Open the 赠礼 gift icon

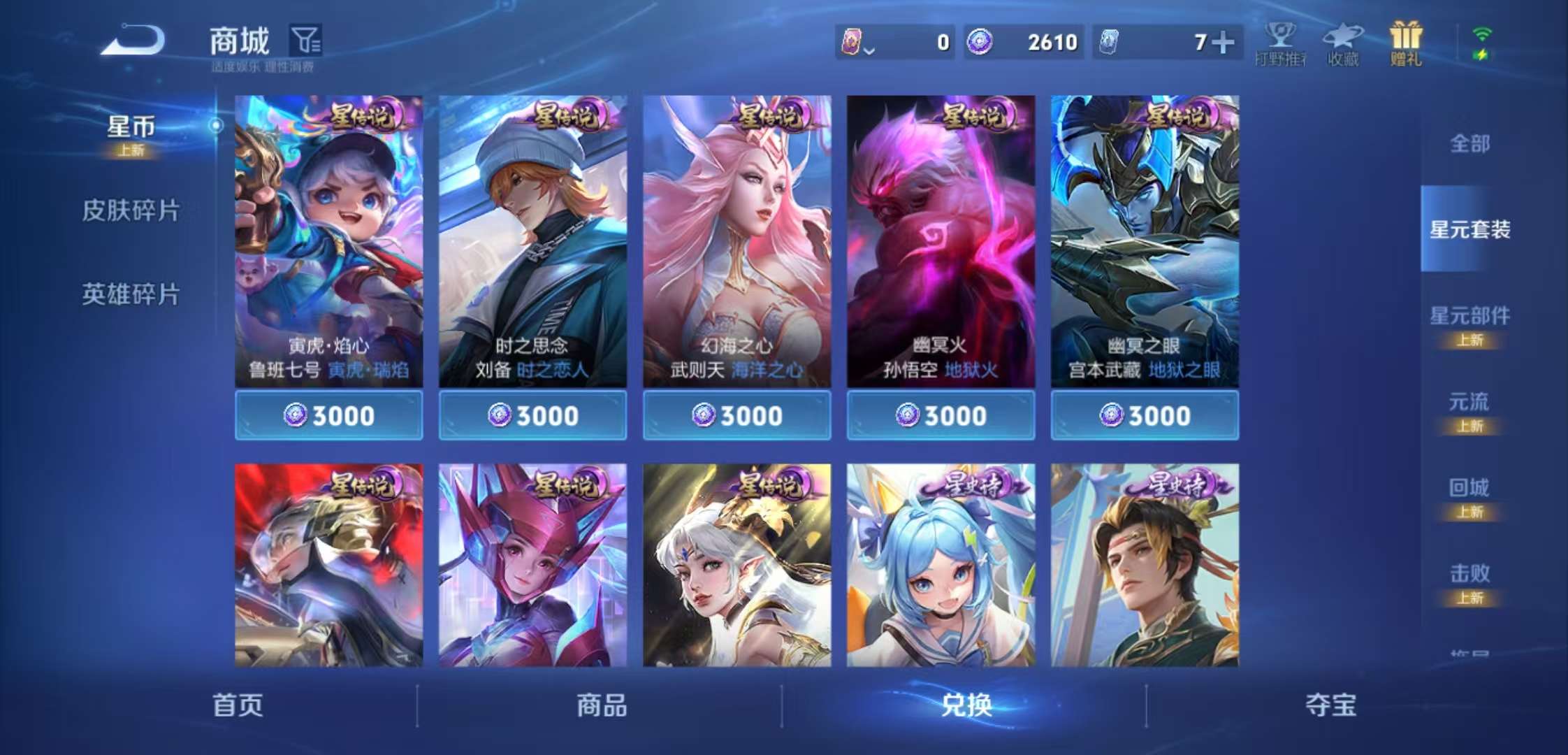[x=1406, y=43]
